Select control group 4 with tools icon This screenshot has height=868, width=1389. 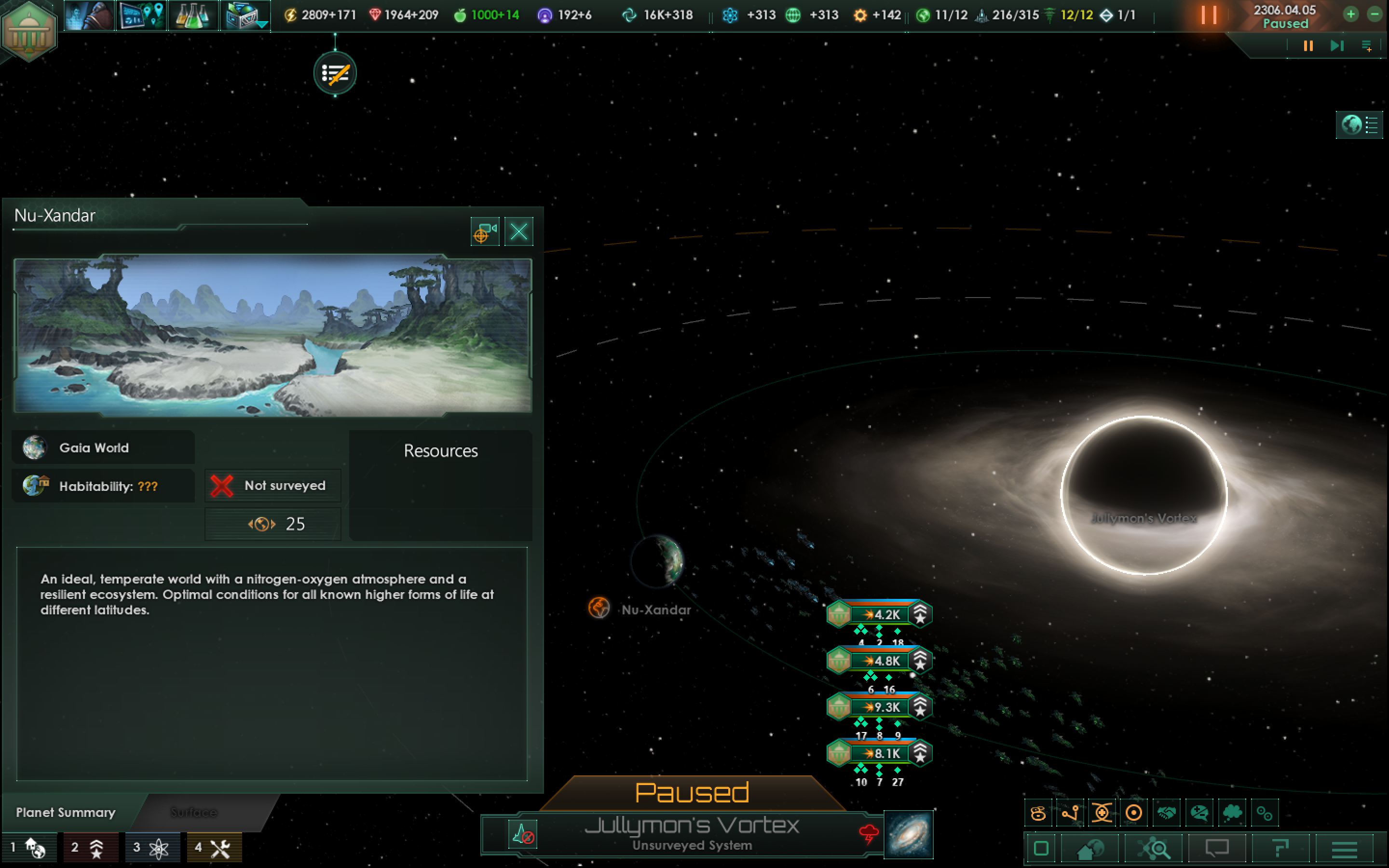pos(212,847)
